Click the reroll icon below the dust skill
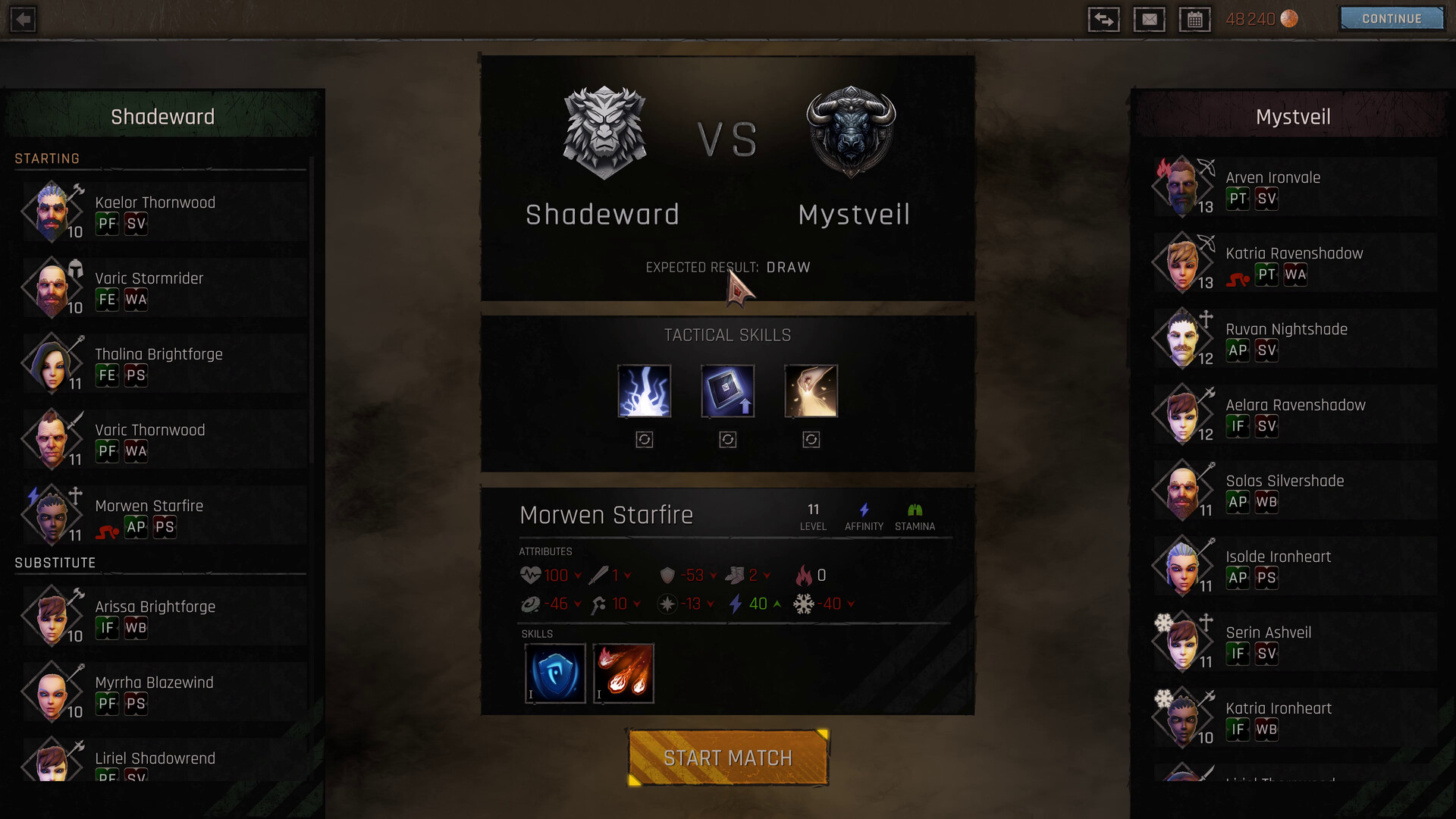Image resolution: width=1456 pixels, height=819 pixels. (x=811, y=440)
